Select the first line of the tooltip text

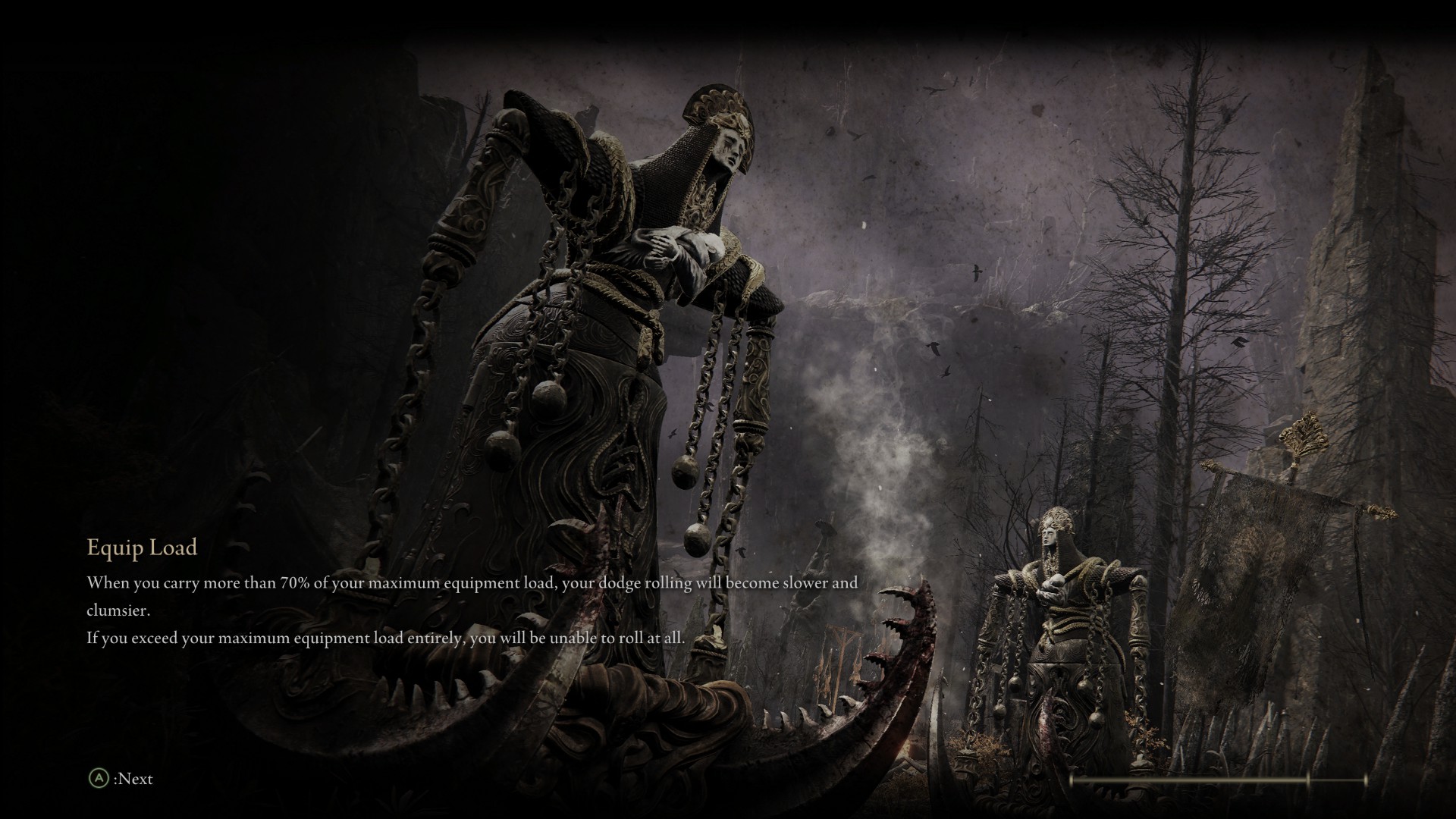coord(470,584)
